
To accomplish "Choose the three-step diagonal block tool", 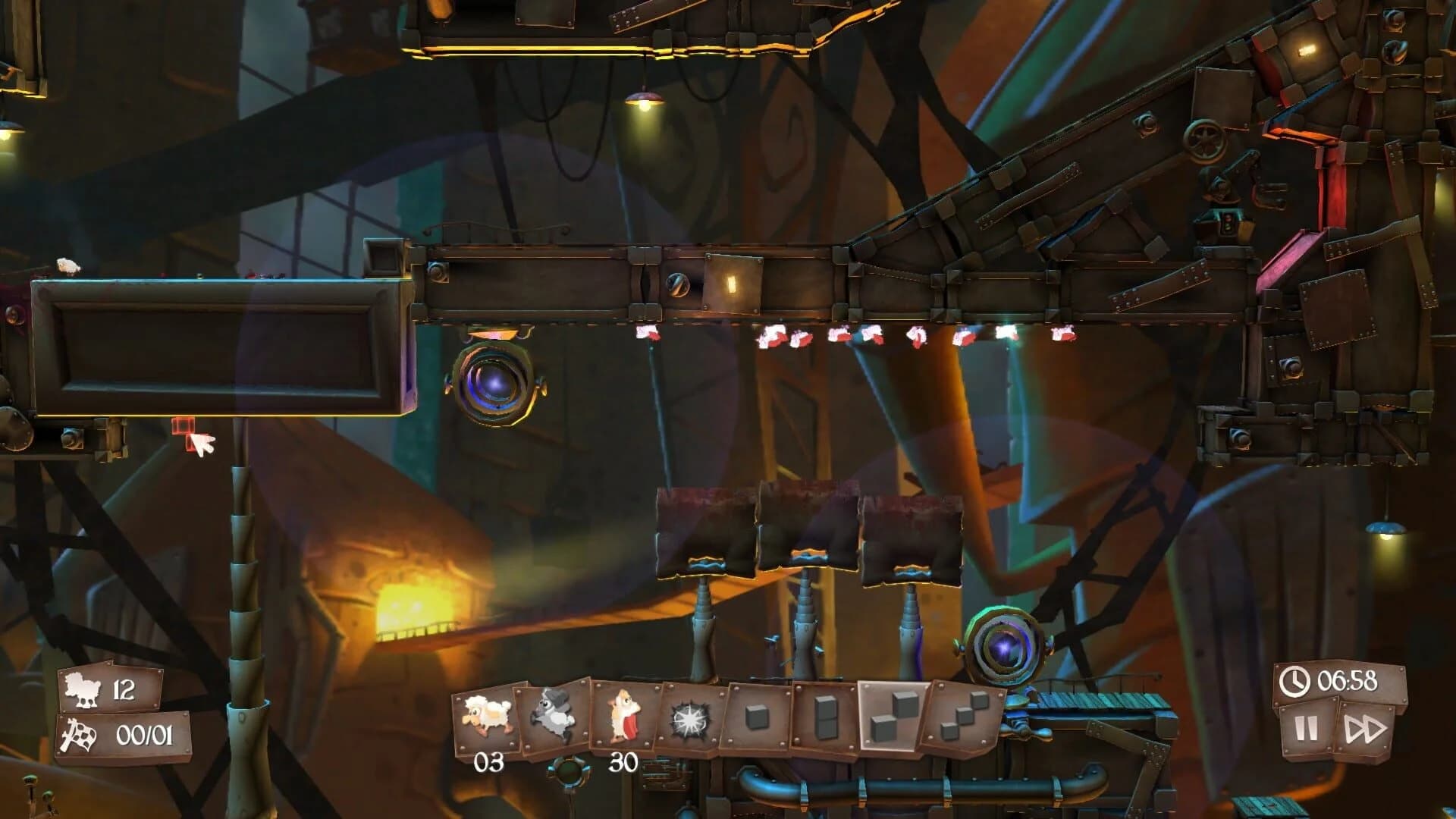I will click(959, 715).
